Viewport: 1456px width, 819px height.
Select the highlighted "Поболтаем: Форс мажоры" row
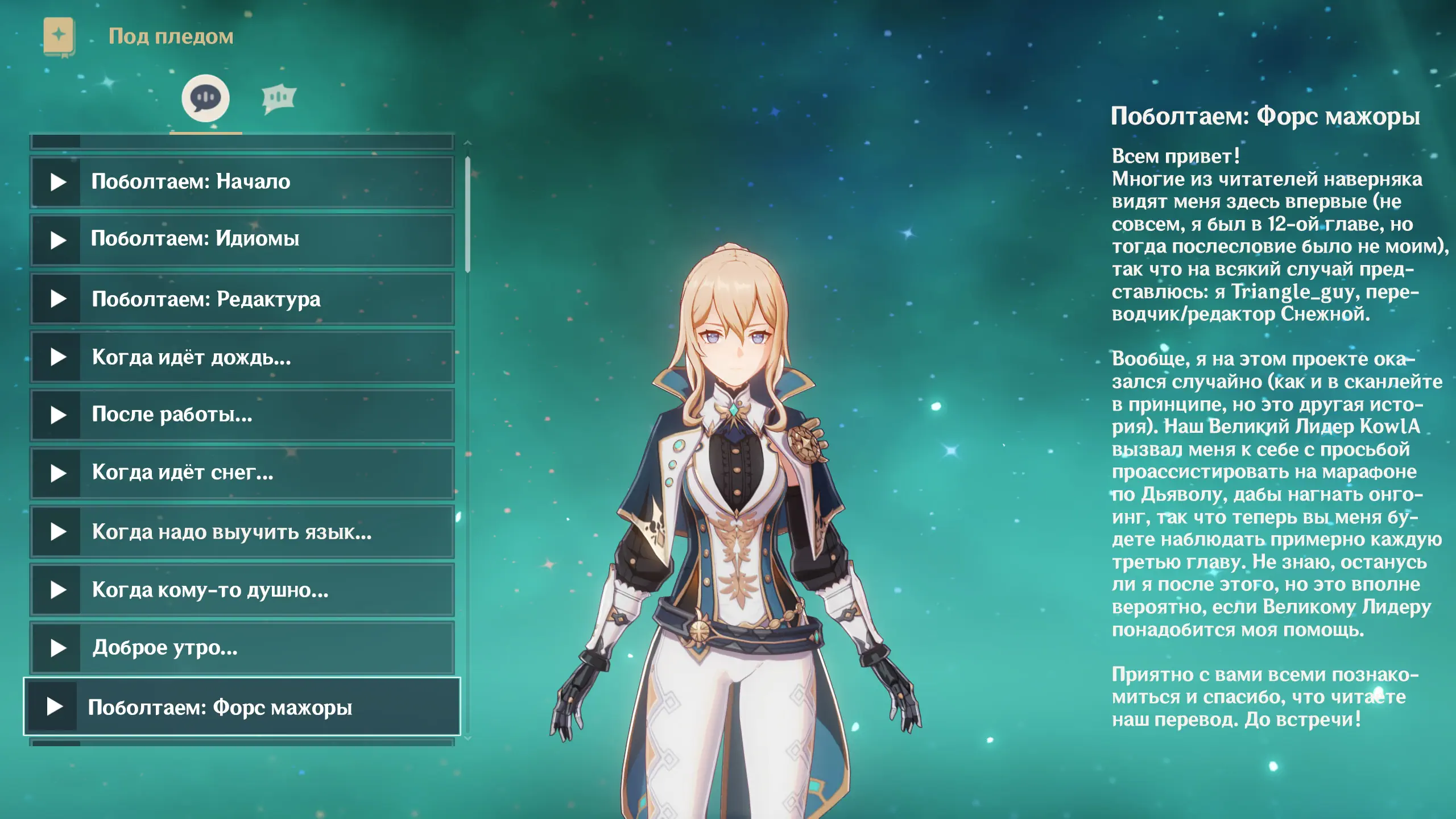coord(242,706)
